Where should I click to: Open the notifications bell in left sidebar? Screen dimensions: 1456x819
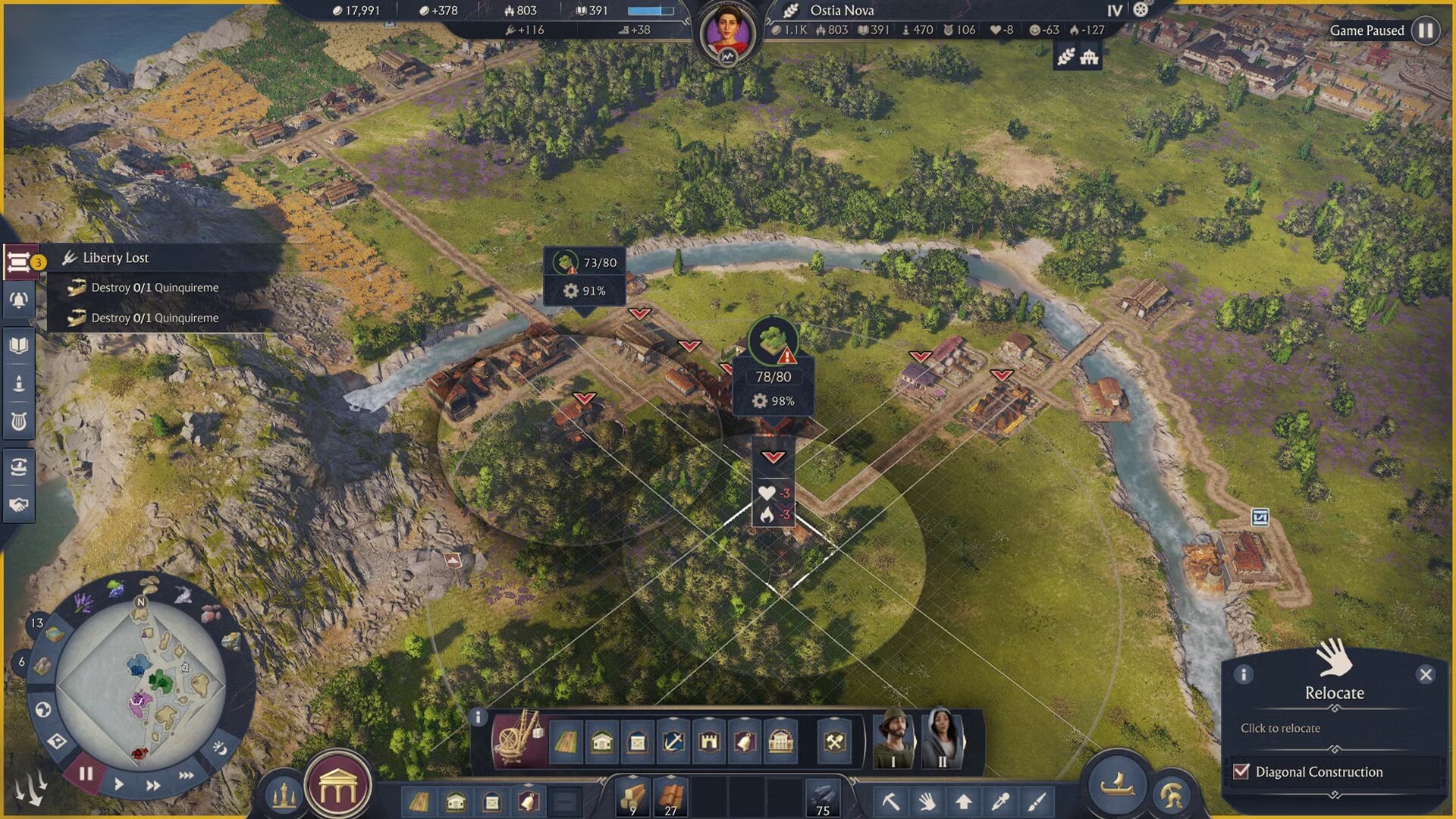pyautogui.click(x=17, y=298)
